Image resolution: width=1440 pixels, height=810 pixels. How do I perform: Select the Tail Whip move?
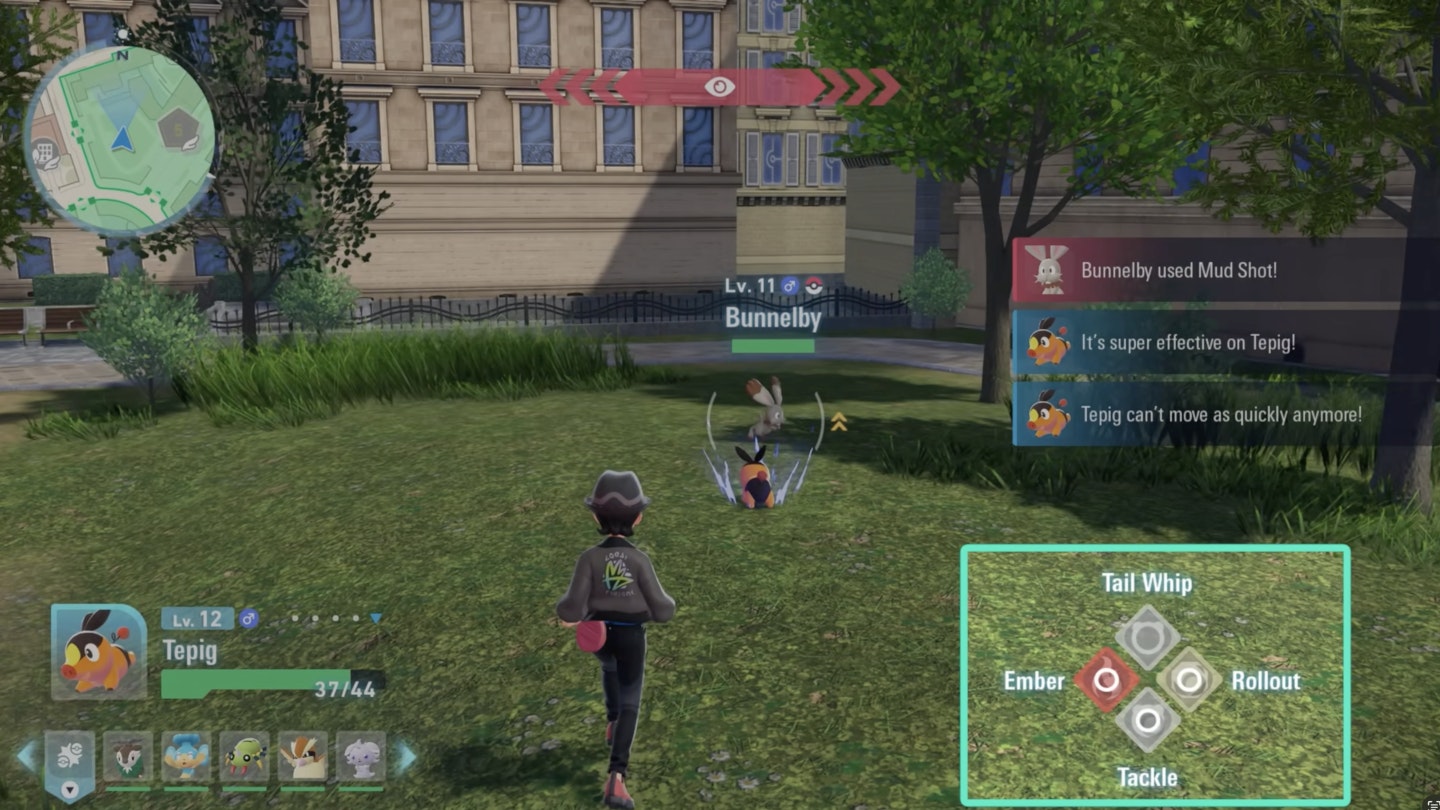[x=1147, y=637]
